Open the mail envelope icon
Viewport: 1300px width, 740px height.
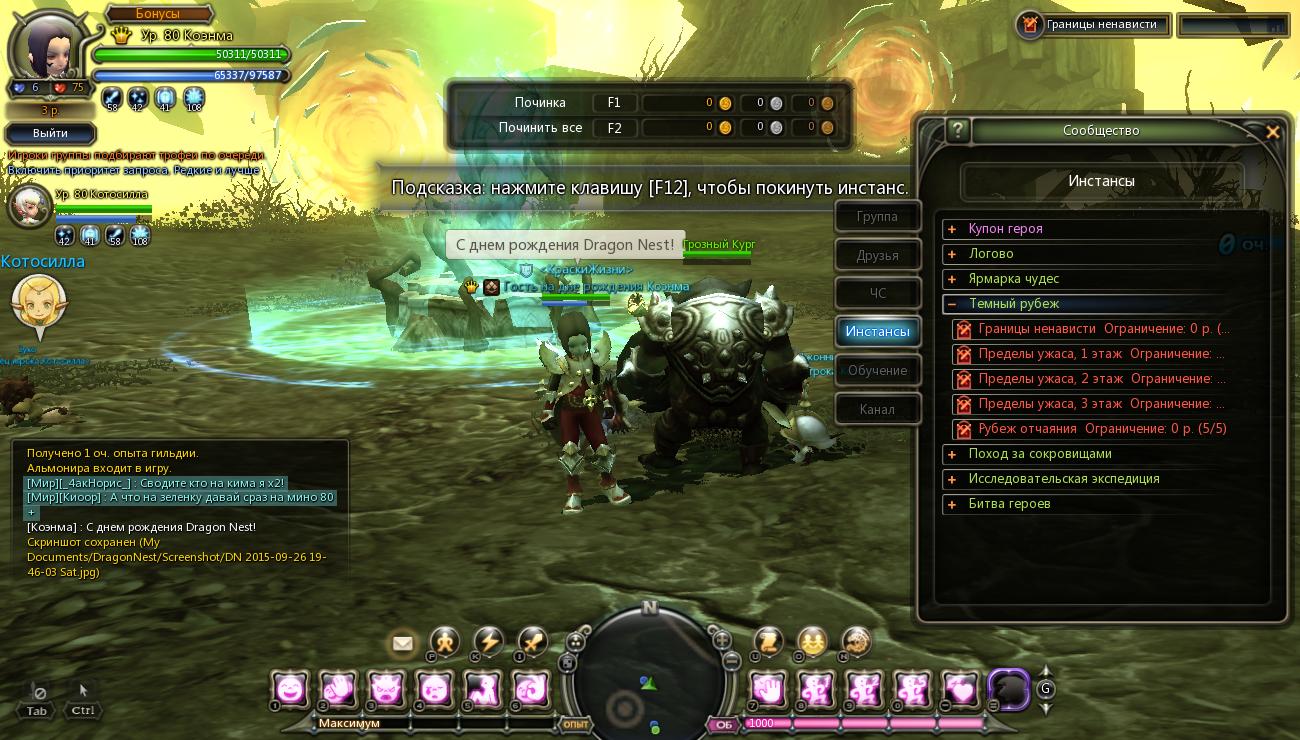coord(403,644)
